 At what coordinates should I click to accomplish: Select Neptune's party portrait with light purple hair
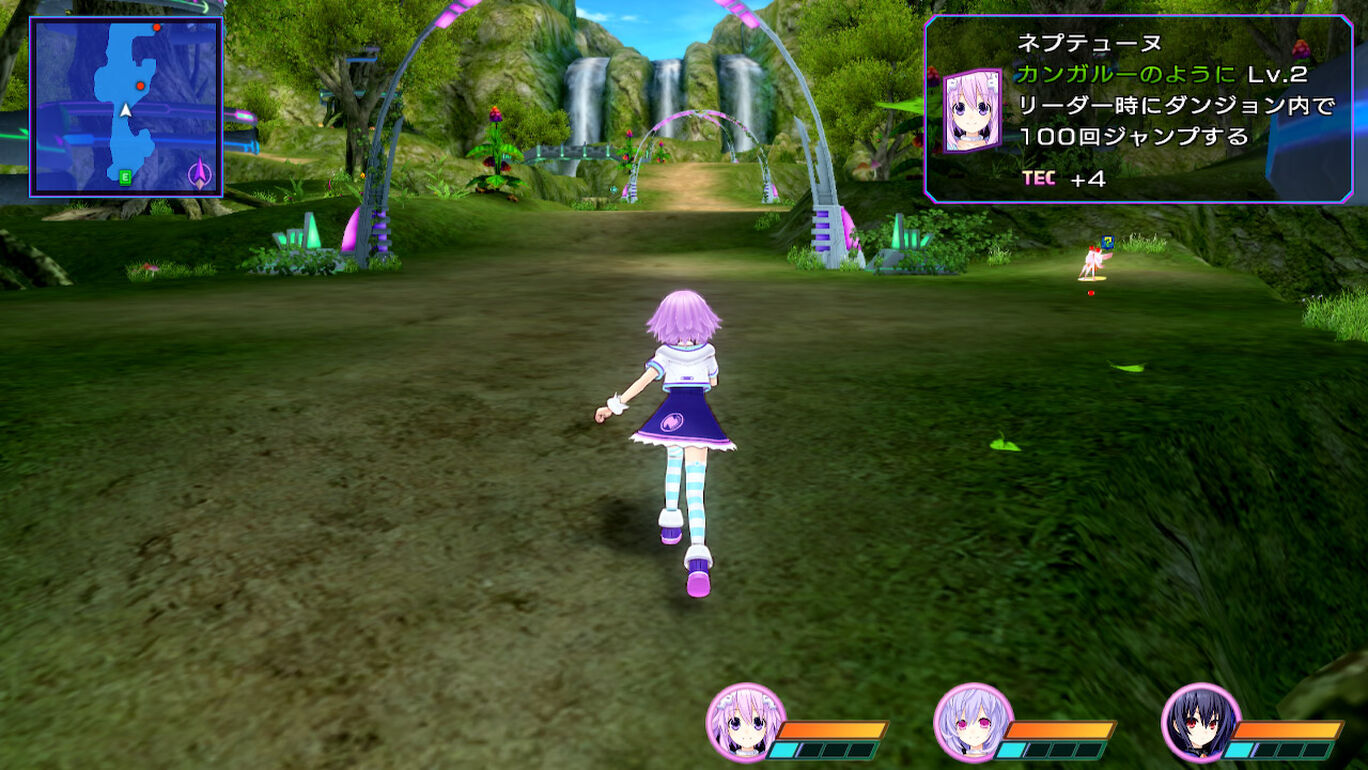pos(745,723)
